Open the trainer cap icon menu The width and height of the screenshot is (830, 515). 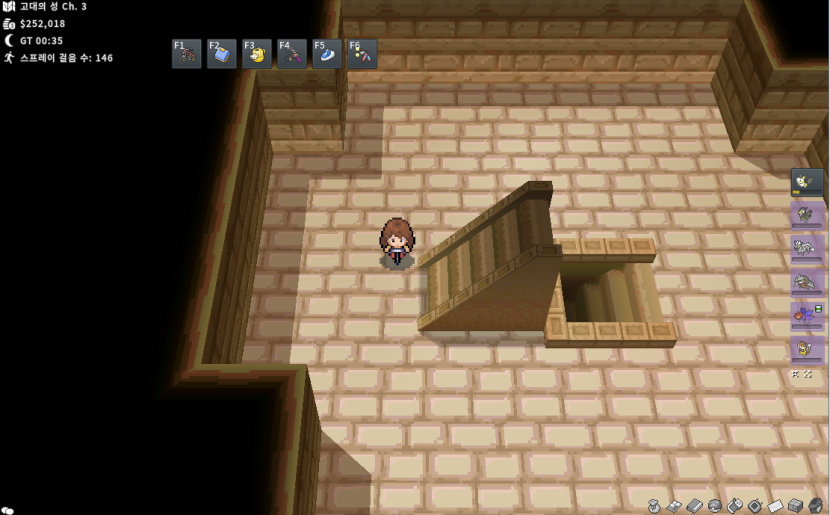[816, 506]
